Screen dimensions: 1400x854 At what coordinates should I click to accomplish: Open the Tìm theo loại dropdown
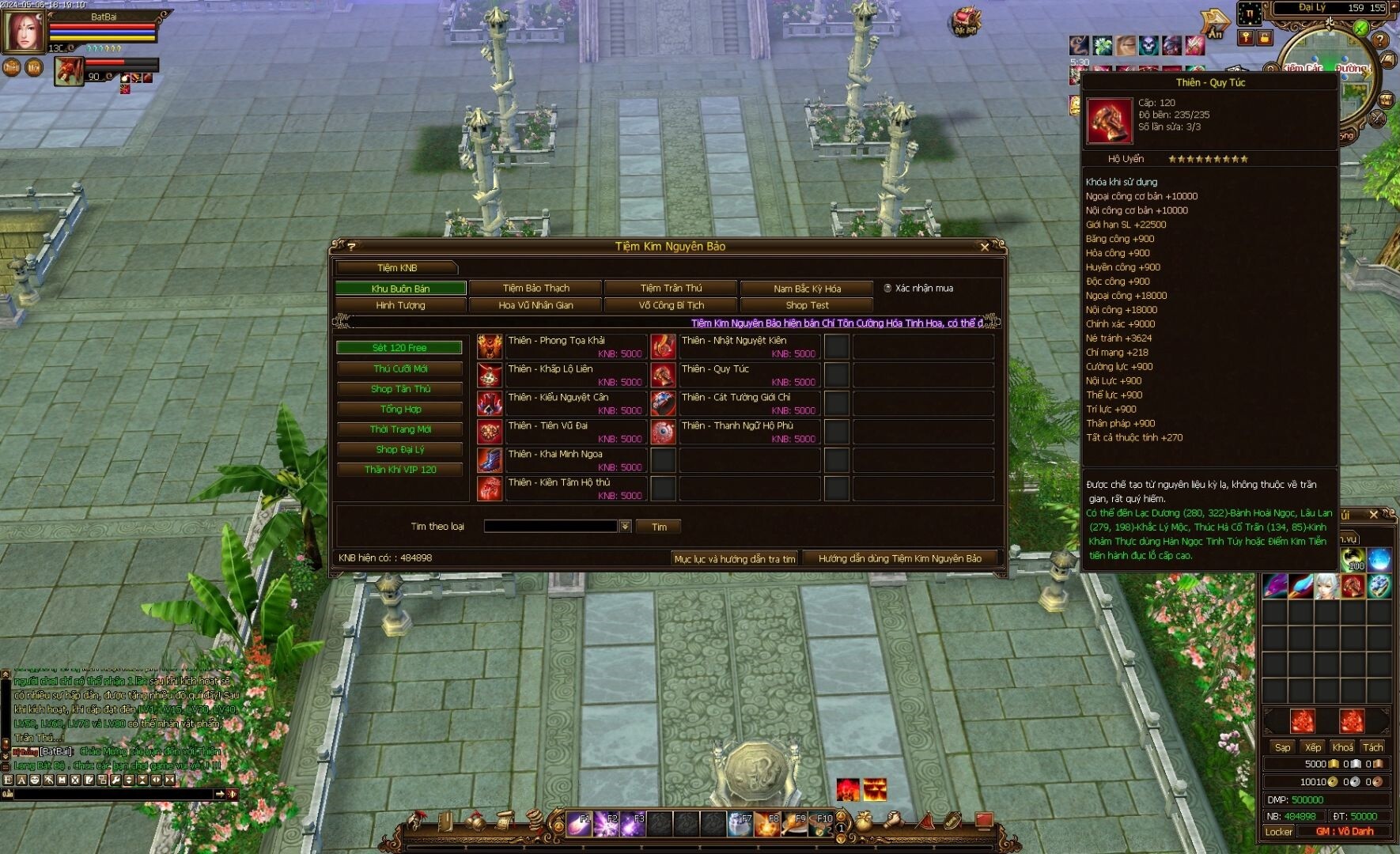625,527
